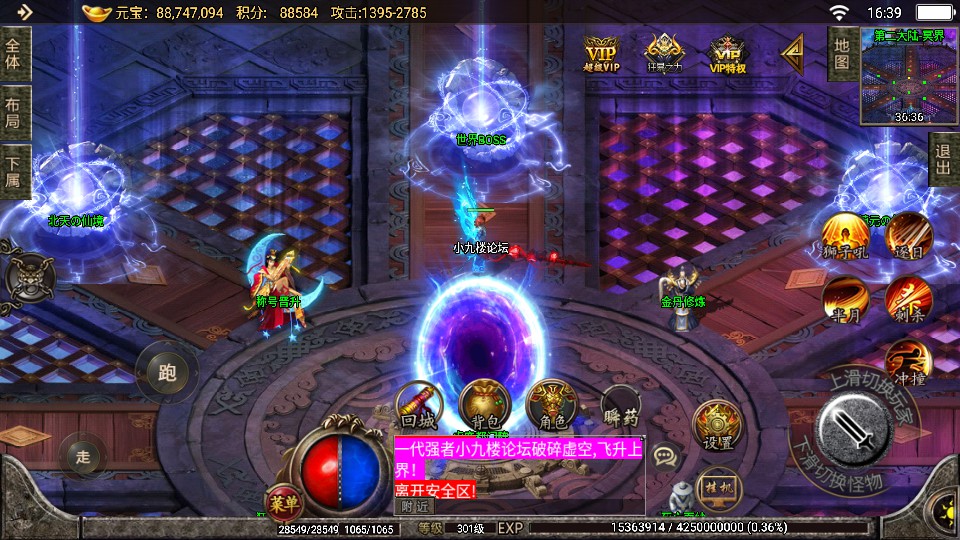Open the 设置 settings menu

[717, 426]
